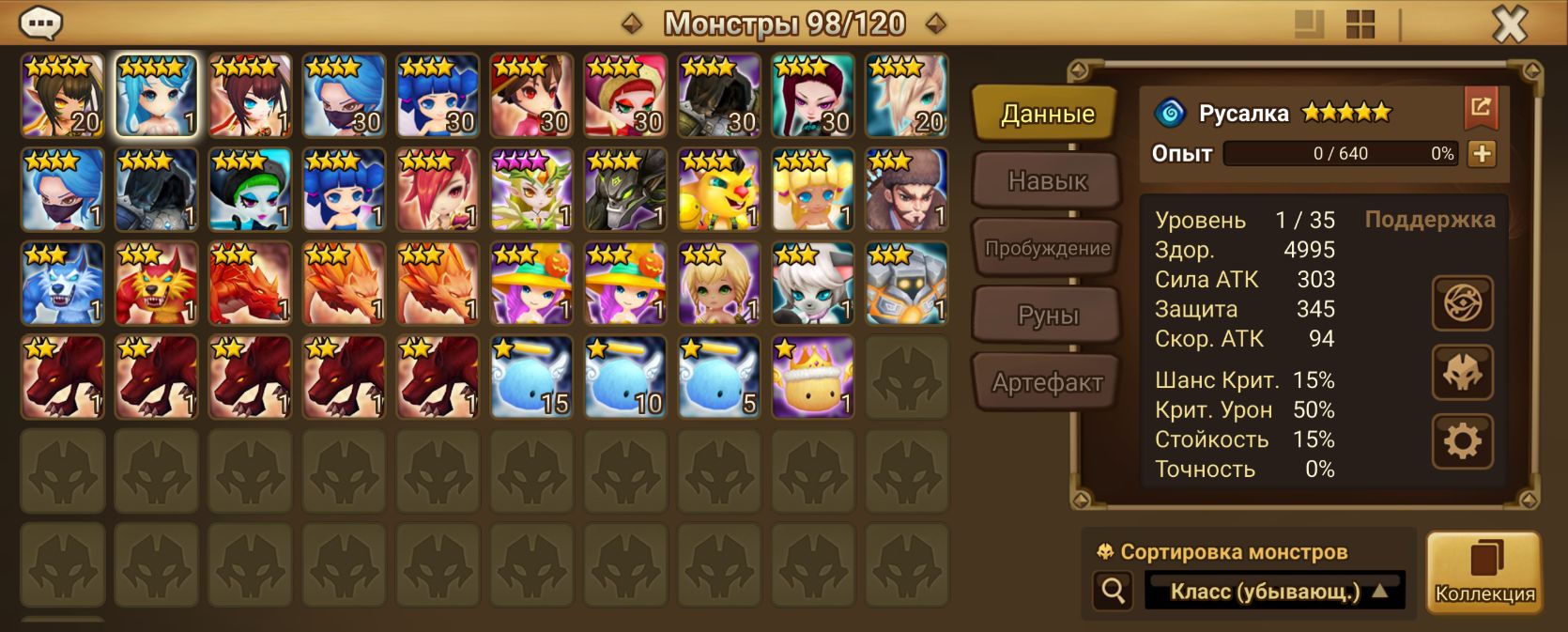
Task: Open the Коллекция button
Action: click(1483, 572)
